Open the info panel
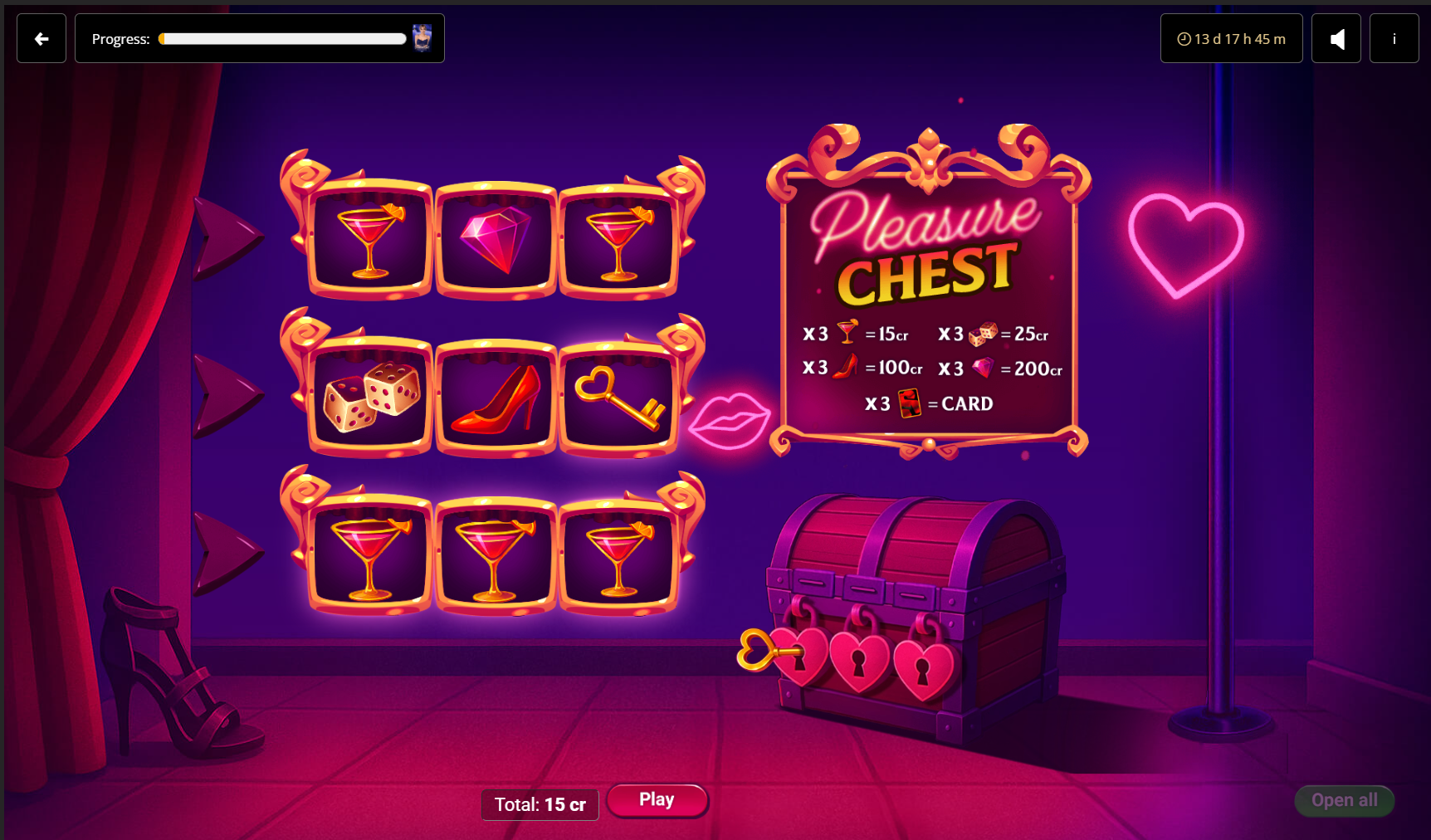Image resolution: width=1431 pixels, height=840 pixels. click(x=1394, y=39)
